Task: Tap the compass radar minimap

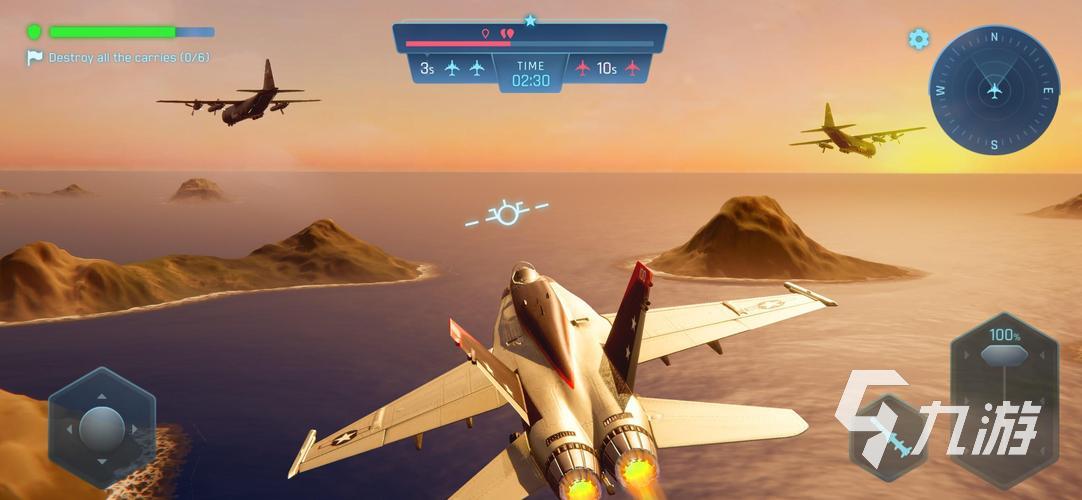Action: point(993,90)
